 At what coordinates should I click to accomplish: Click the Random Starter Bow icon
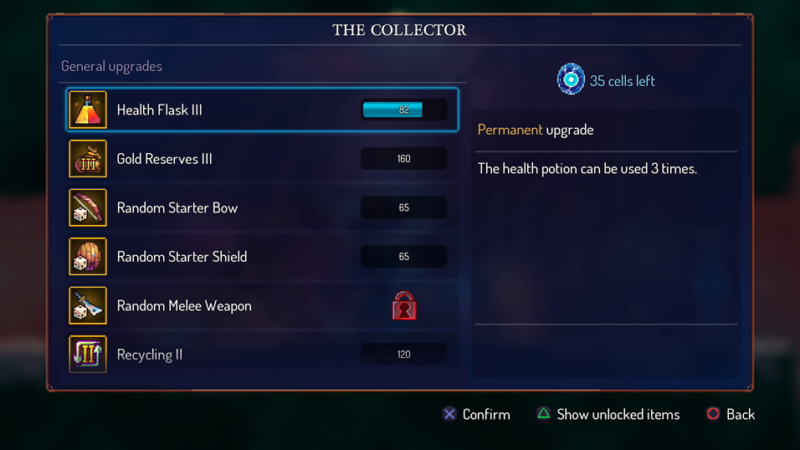pos(88,208)
